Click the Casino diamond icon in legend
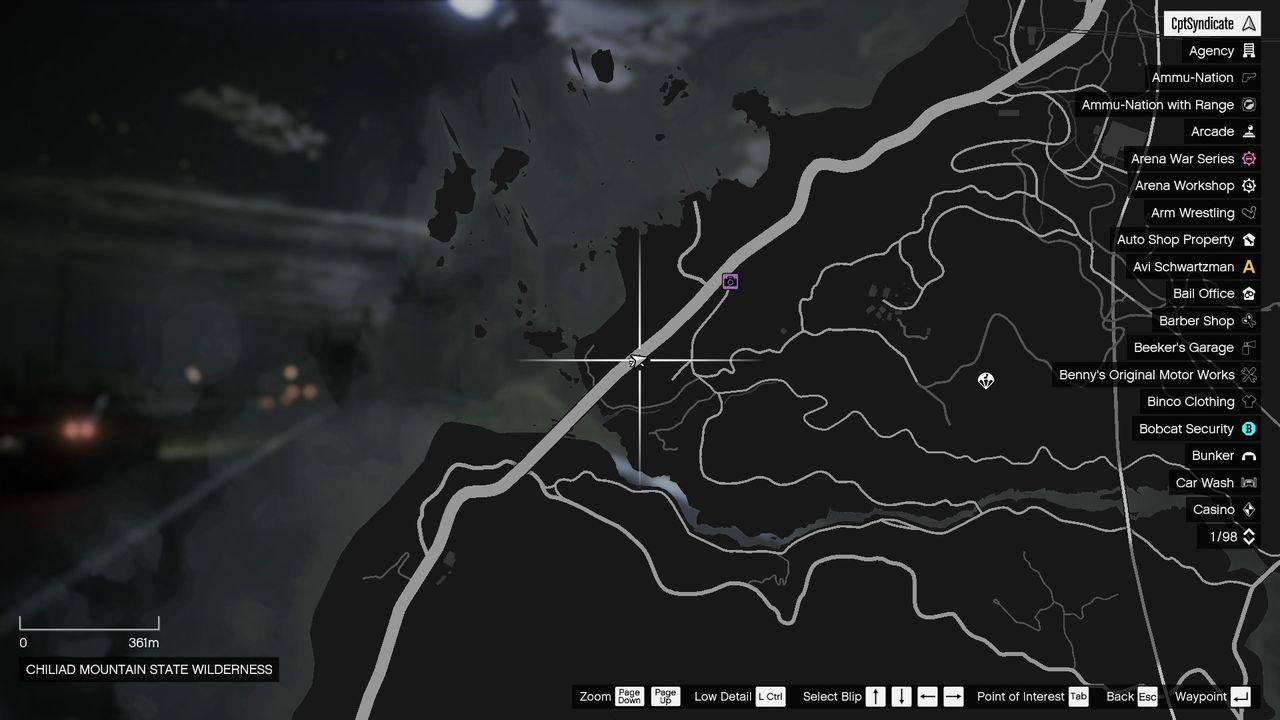 click(1247, 509)
